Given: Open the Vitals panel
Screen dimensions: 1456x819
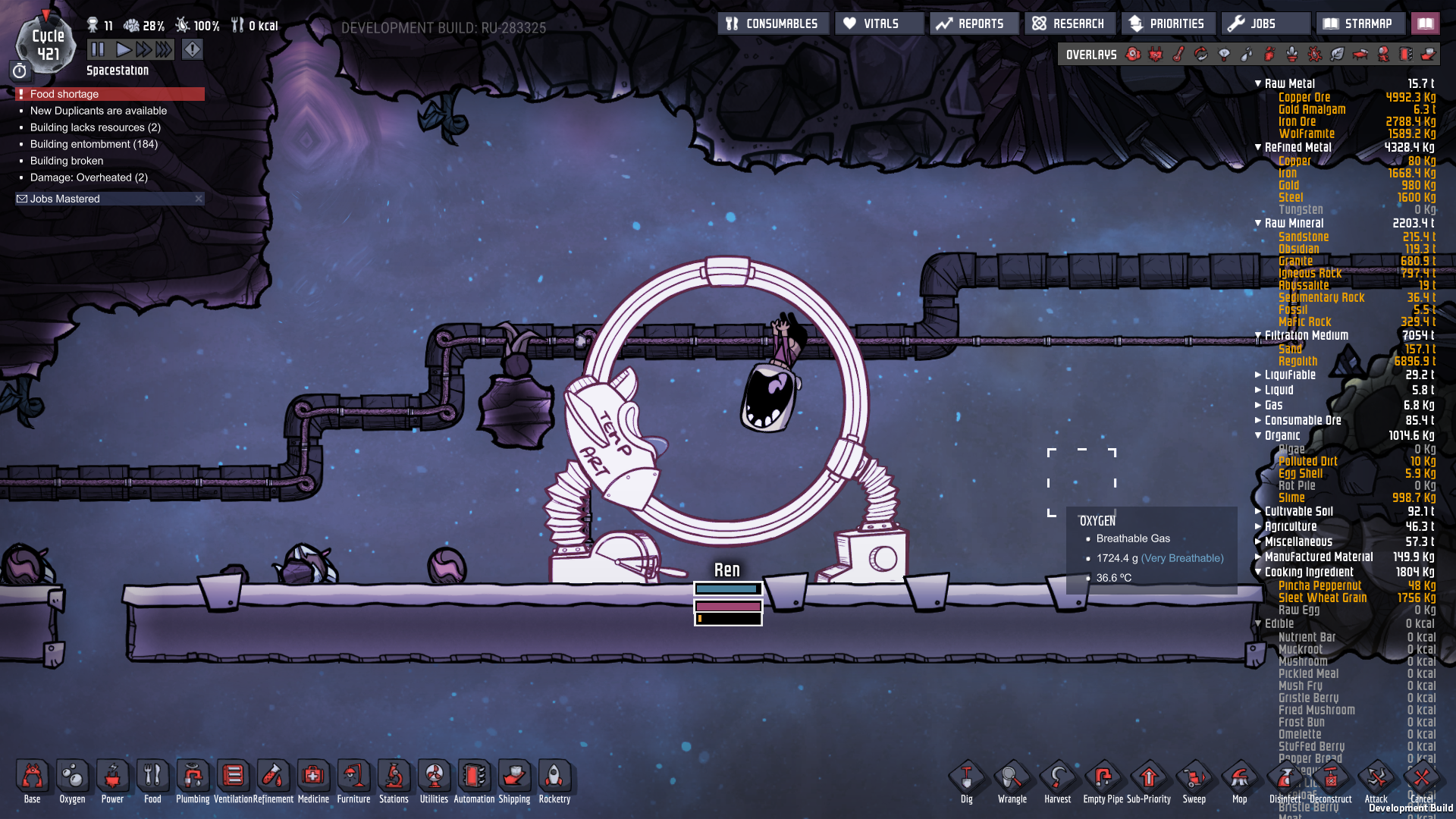Looking at the screenshot, I should click(x=879, y=24).
